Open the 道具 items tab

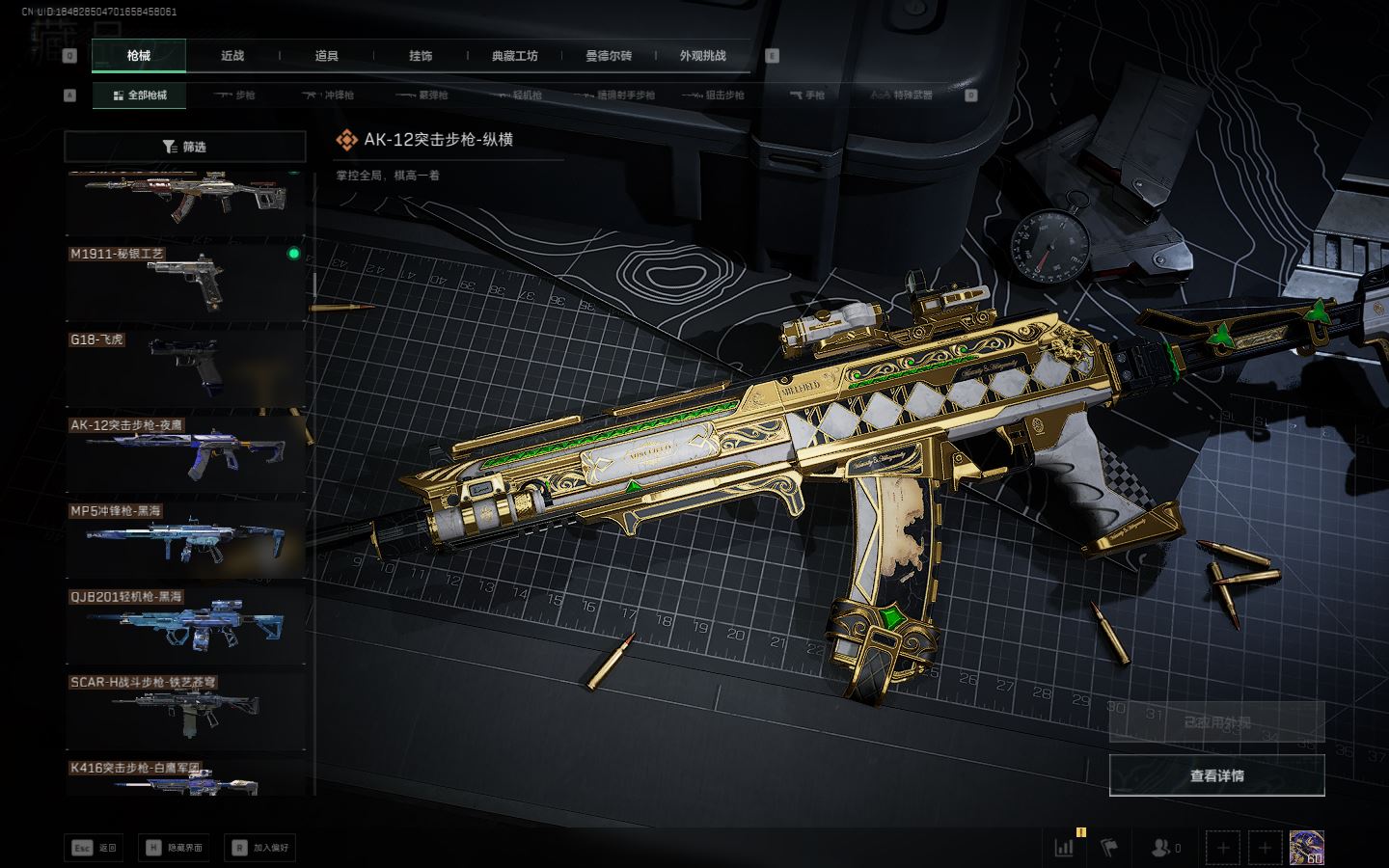coord(327,56)
